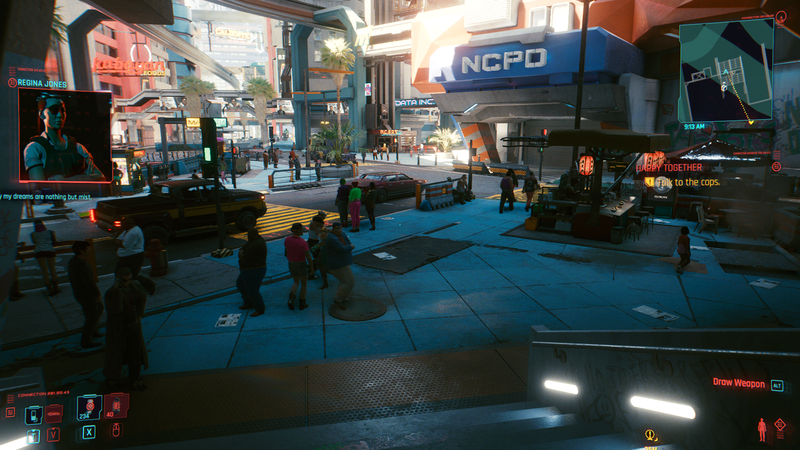The height and width of the screenshot is (450, 800).
Task: Use the health inhaler slot showing 234
Action: [88, 406]
